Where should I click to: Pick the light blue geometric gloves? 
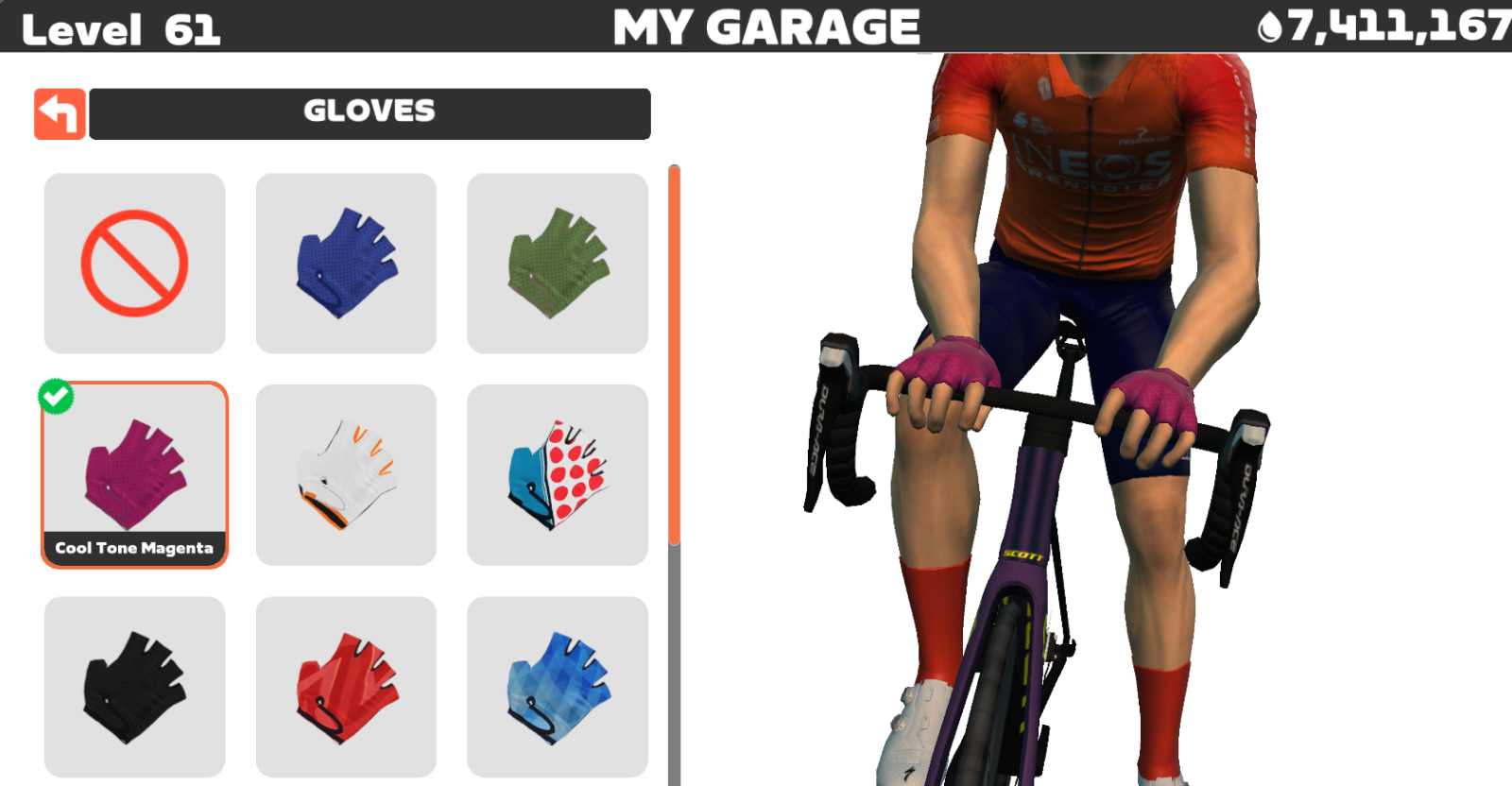coord(558,686)
